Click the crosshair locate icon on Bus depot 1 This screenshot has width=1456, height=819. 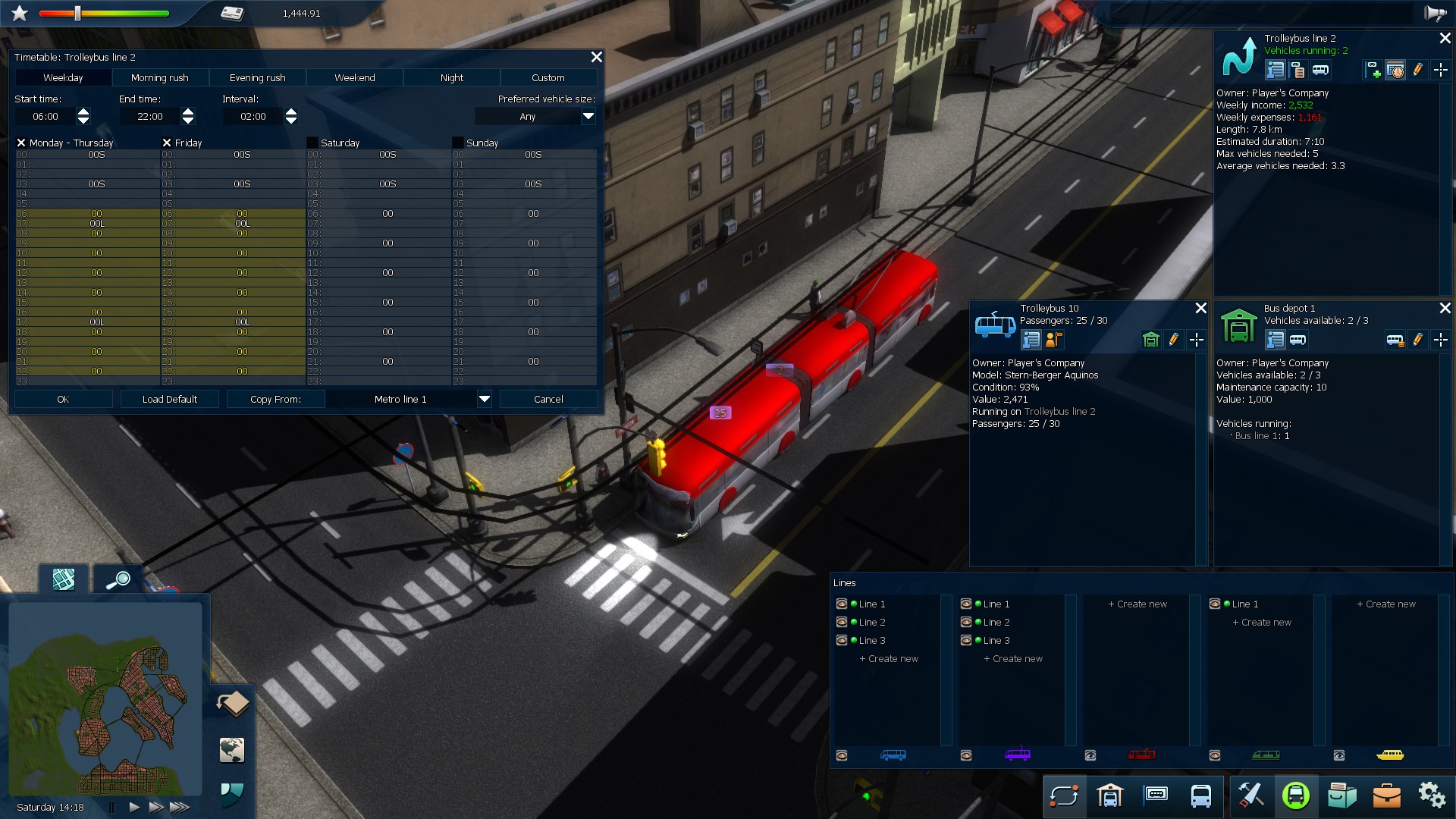1442,340
